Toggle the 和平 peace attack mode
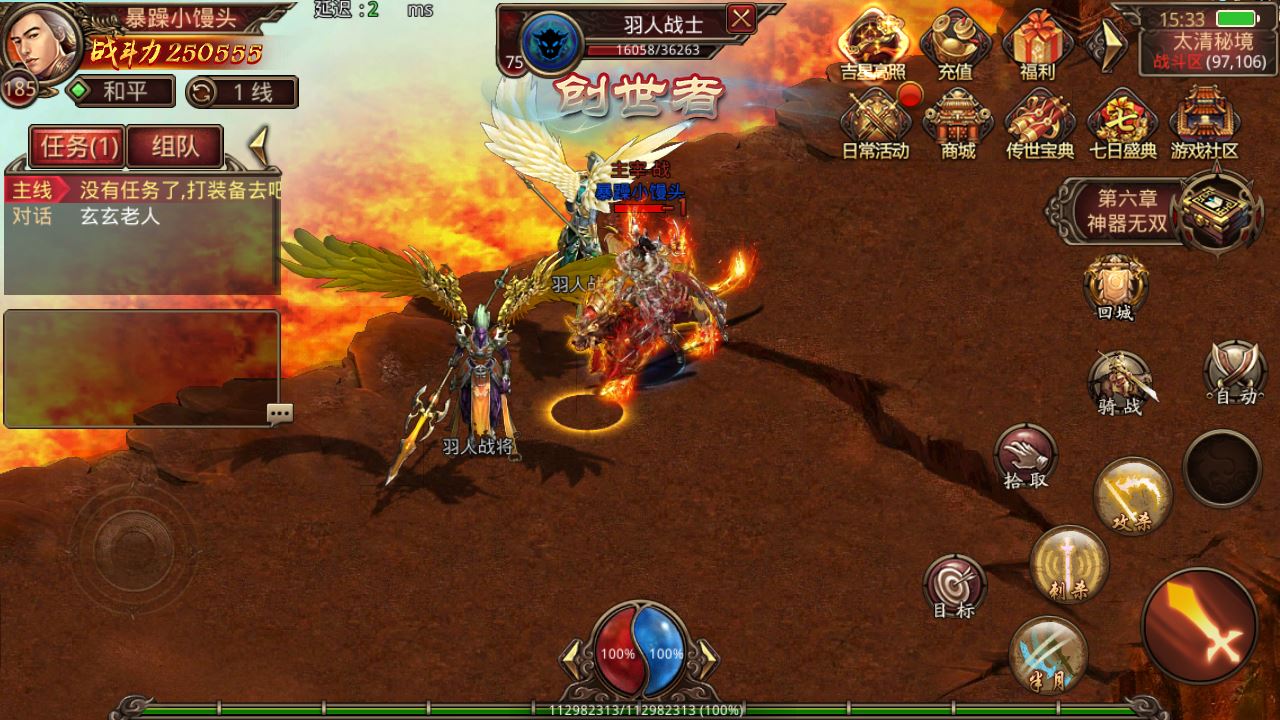This screenshot has width=1280, height=720. [121, 92]
